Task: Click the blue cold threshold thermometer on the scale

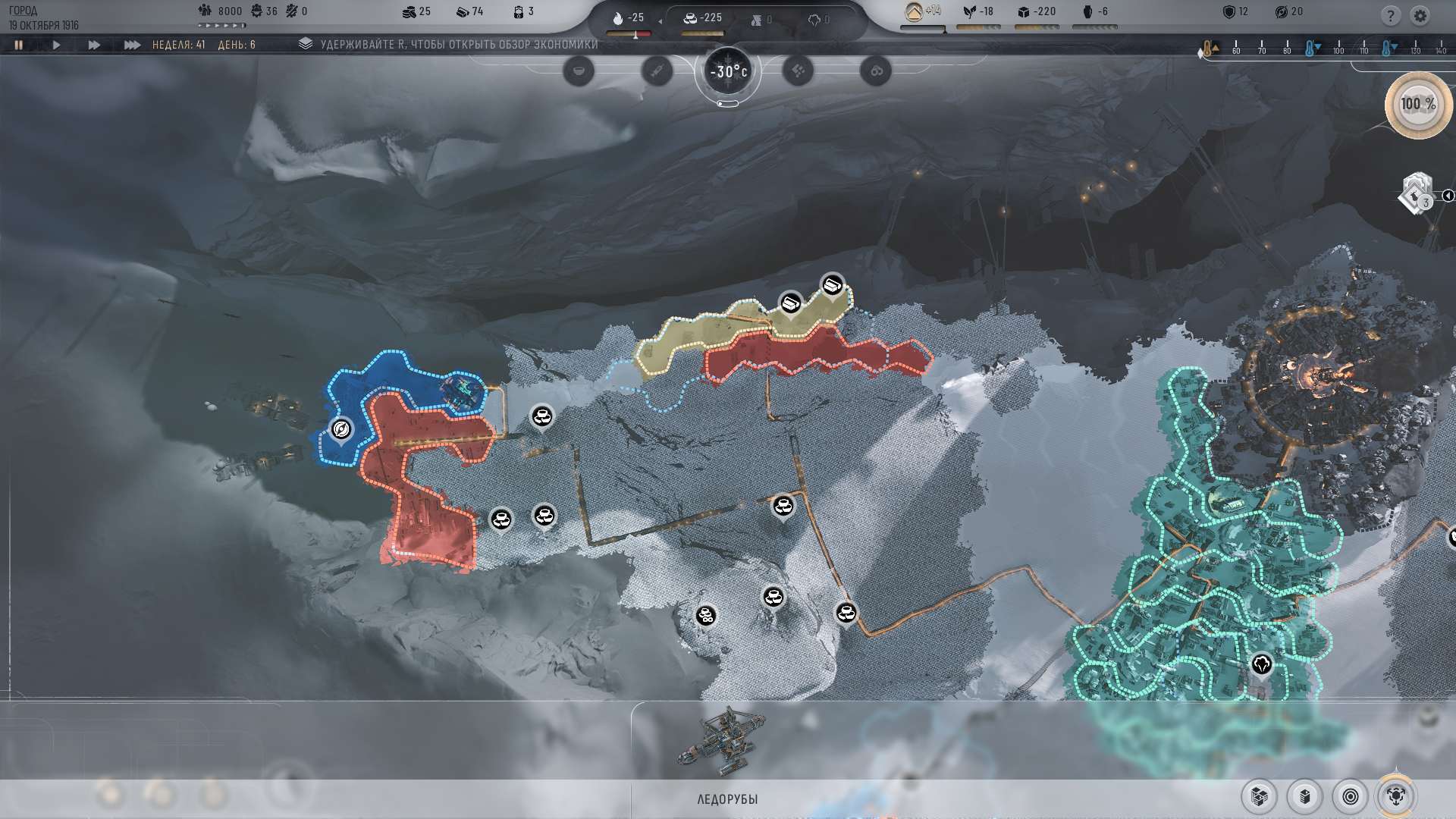Action: tap(1310, 47)
